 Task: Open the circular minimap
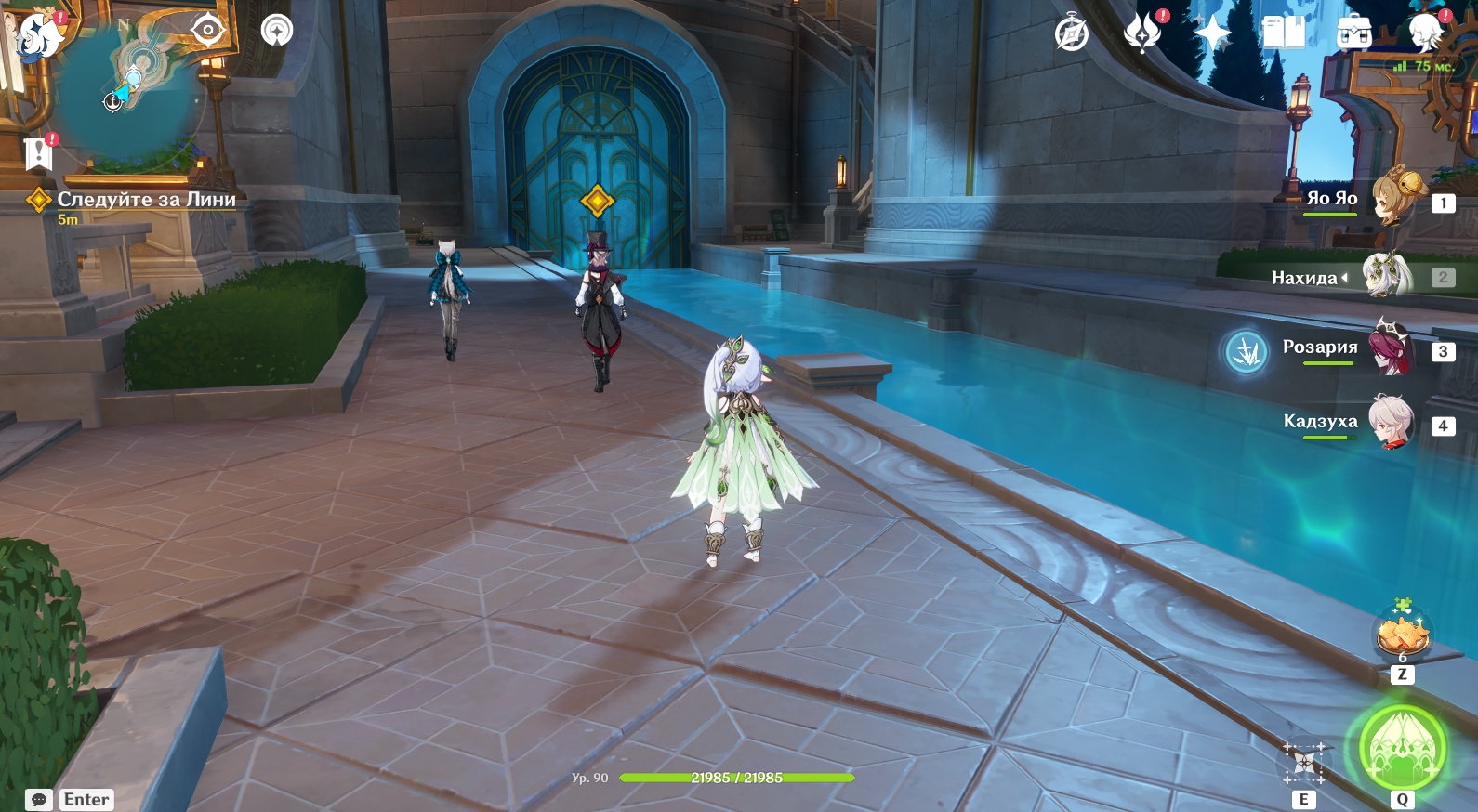pos(130,93)
